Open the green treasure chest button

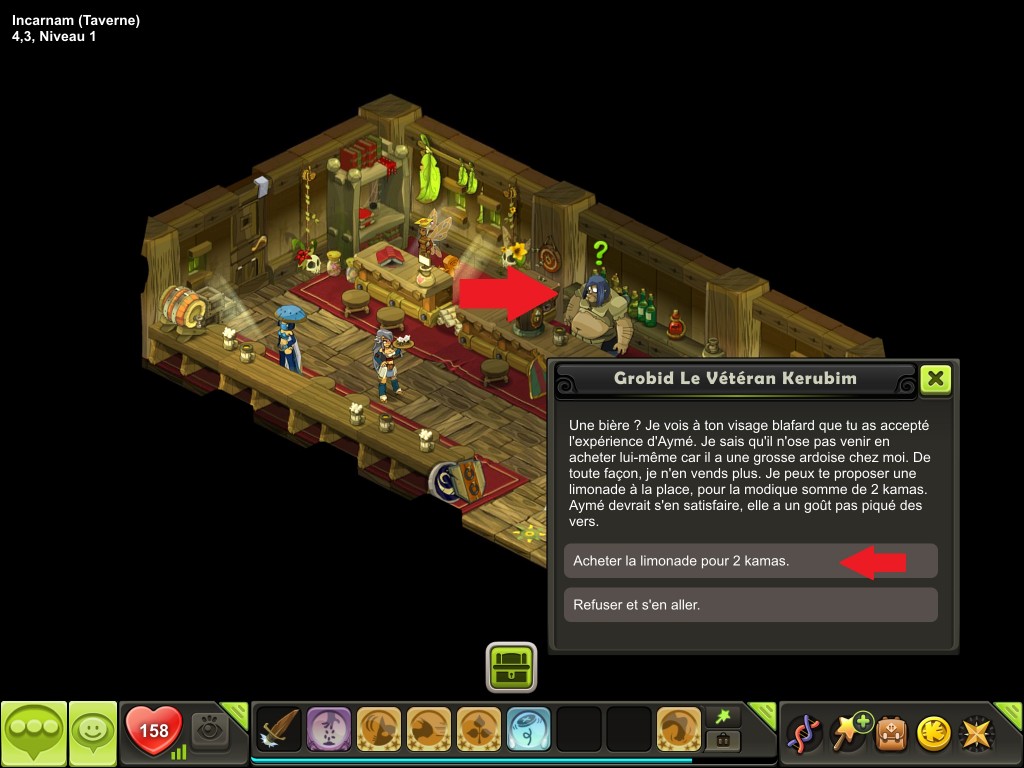point(511,667)
